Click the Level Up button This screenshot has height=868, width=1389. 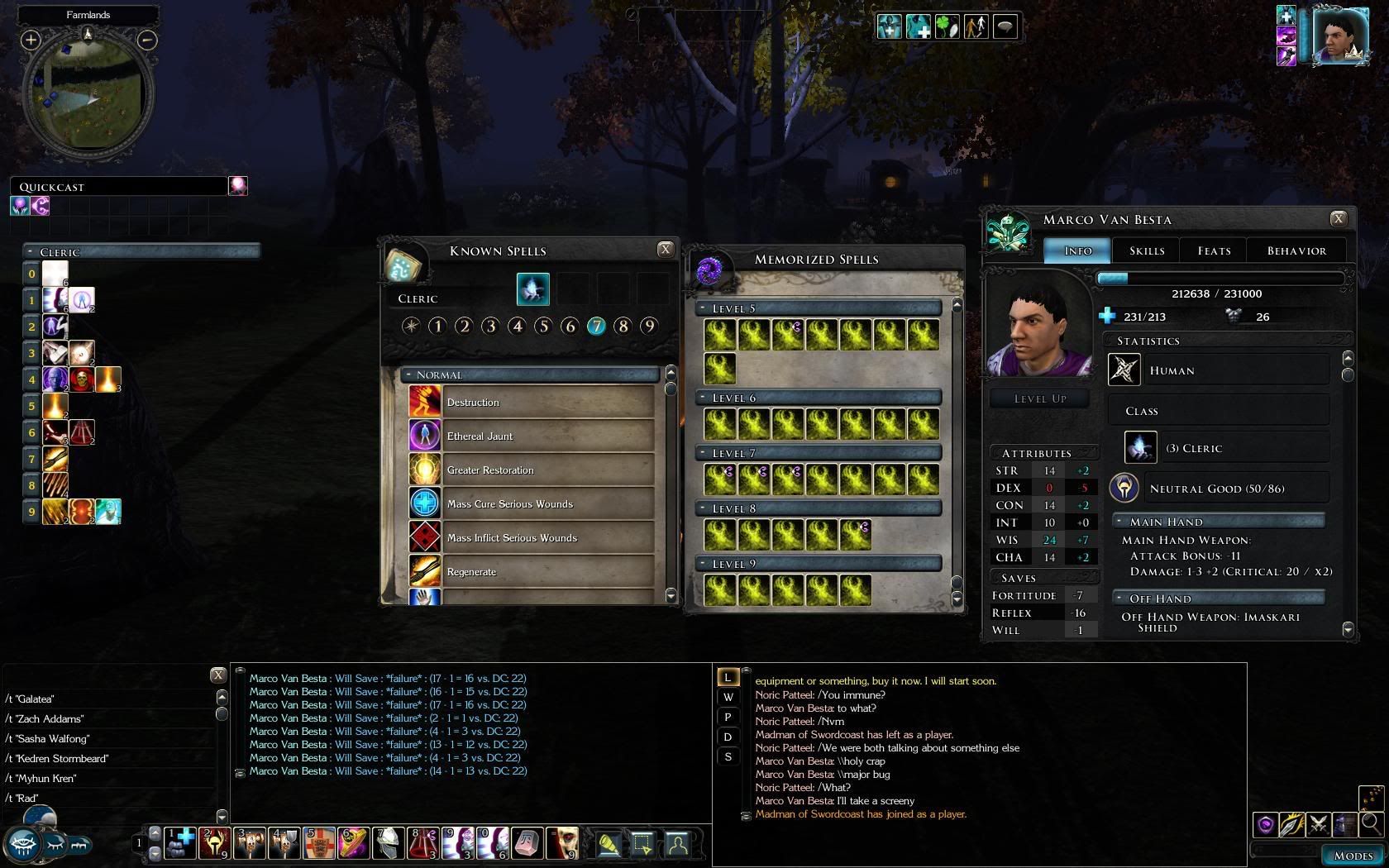1039,398
